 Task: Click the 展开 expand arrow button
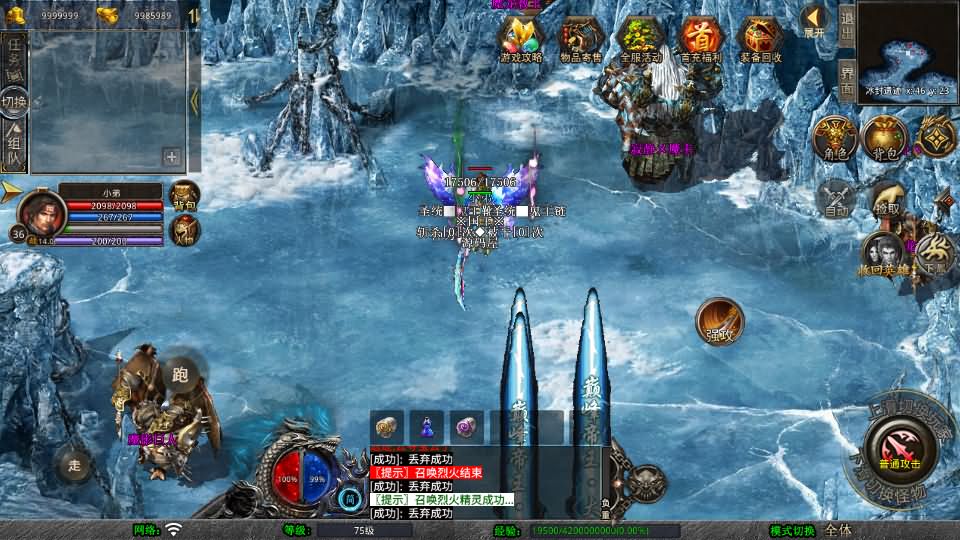815,20
